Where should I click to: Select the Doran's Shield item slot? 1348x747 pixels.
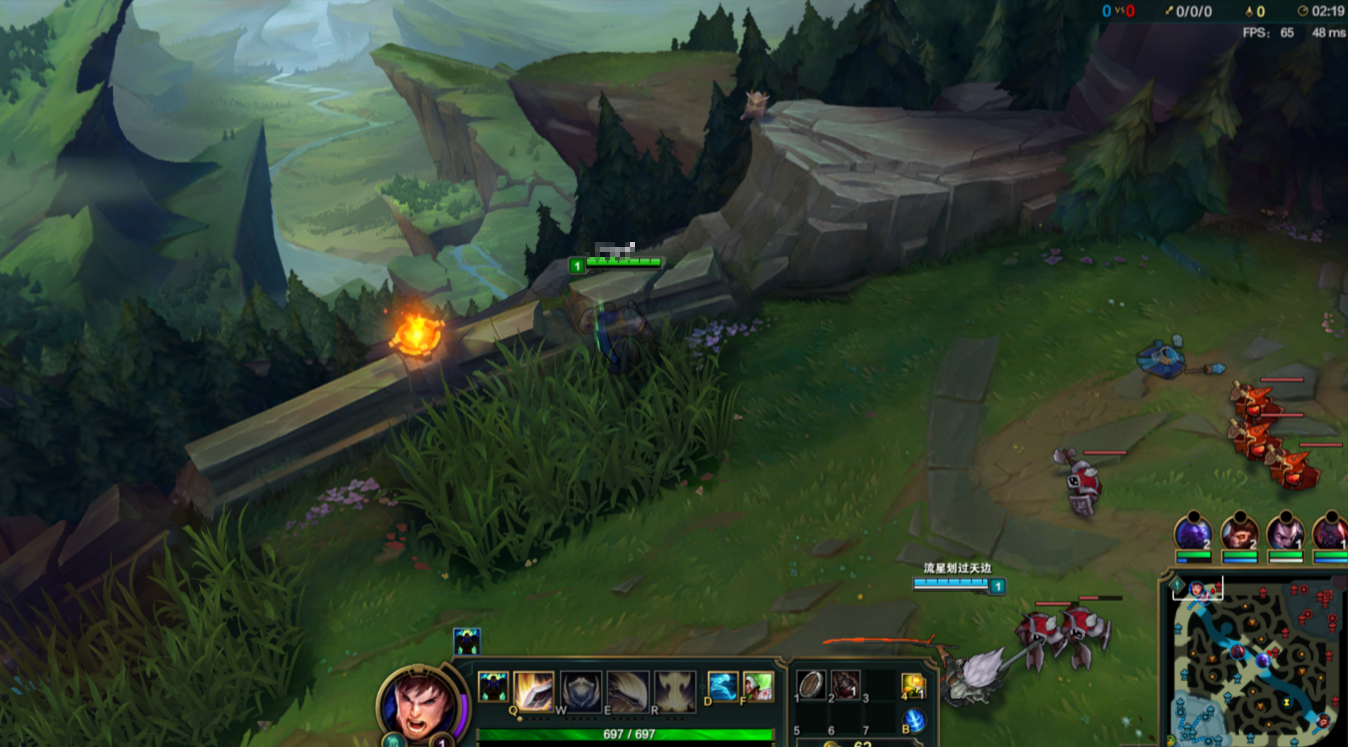point(811,684)
